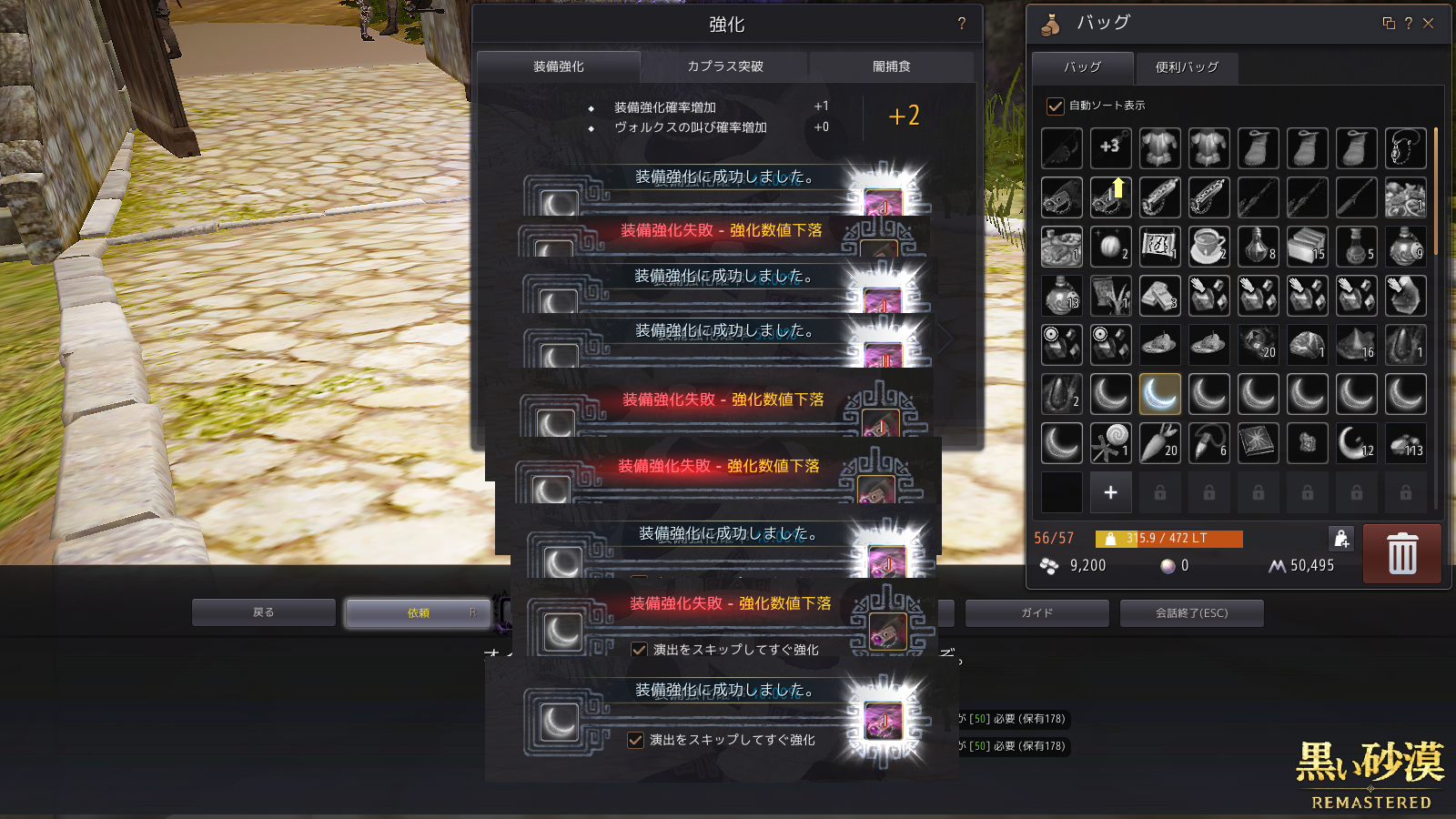Image resolution: width=1456 pixels, height=819 pixels.
Task: Close the bag window
Action: [1429, 24]
